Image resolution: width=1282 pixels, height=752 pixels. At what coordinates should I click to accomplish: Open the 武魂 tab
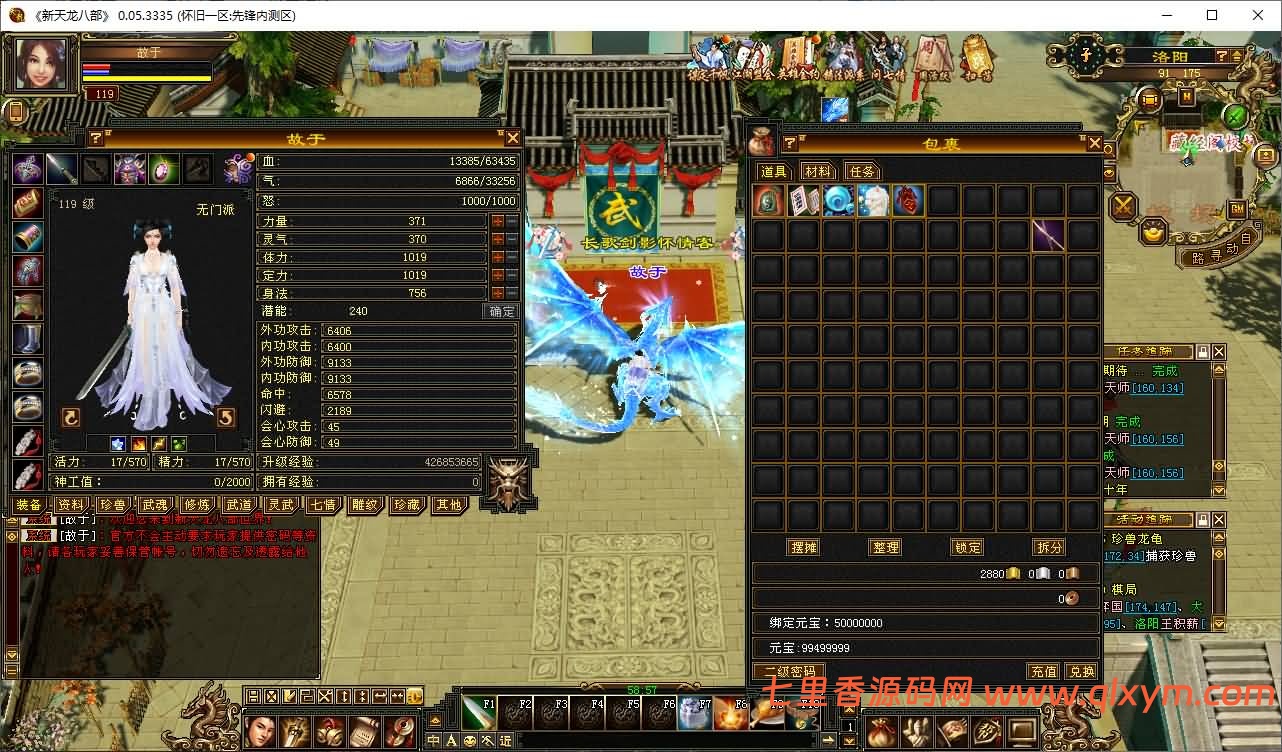(x=154, y=505)
